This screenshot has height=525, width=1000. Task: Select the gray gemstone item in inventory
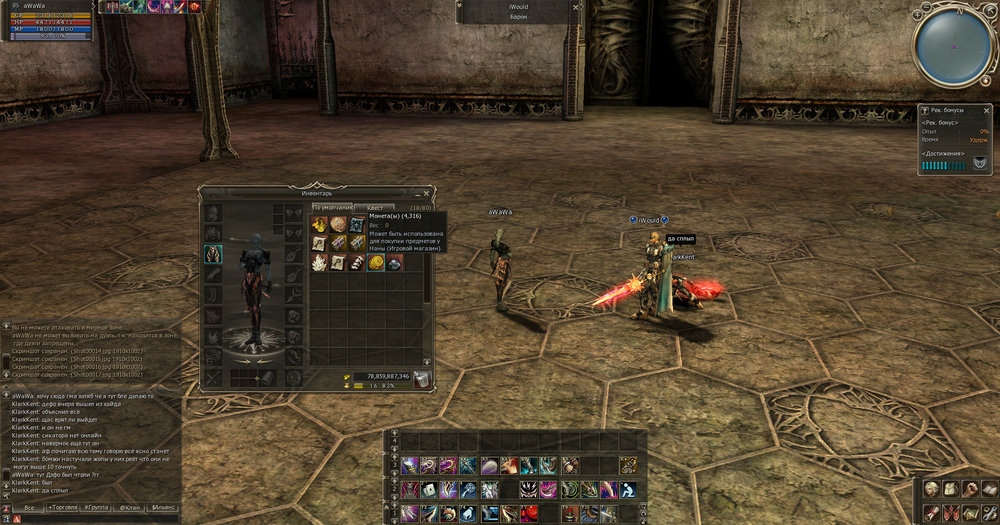tap(395, 262)
